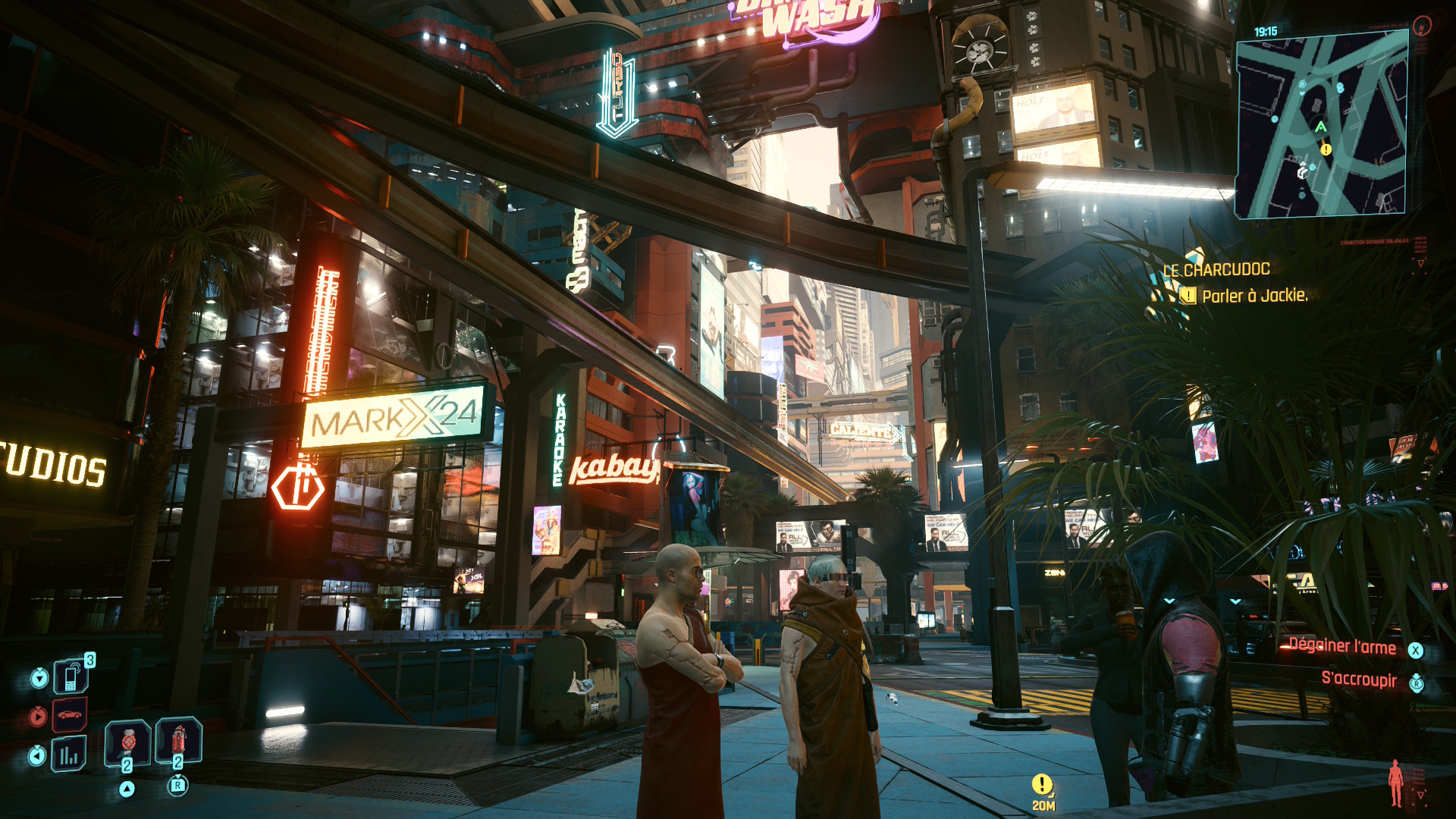The width and height of the screenshot is (1456, 819).
Task: Click the yellow exclamation quest marker on minimap
Action: (1325, 149)
